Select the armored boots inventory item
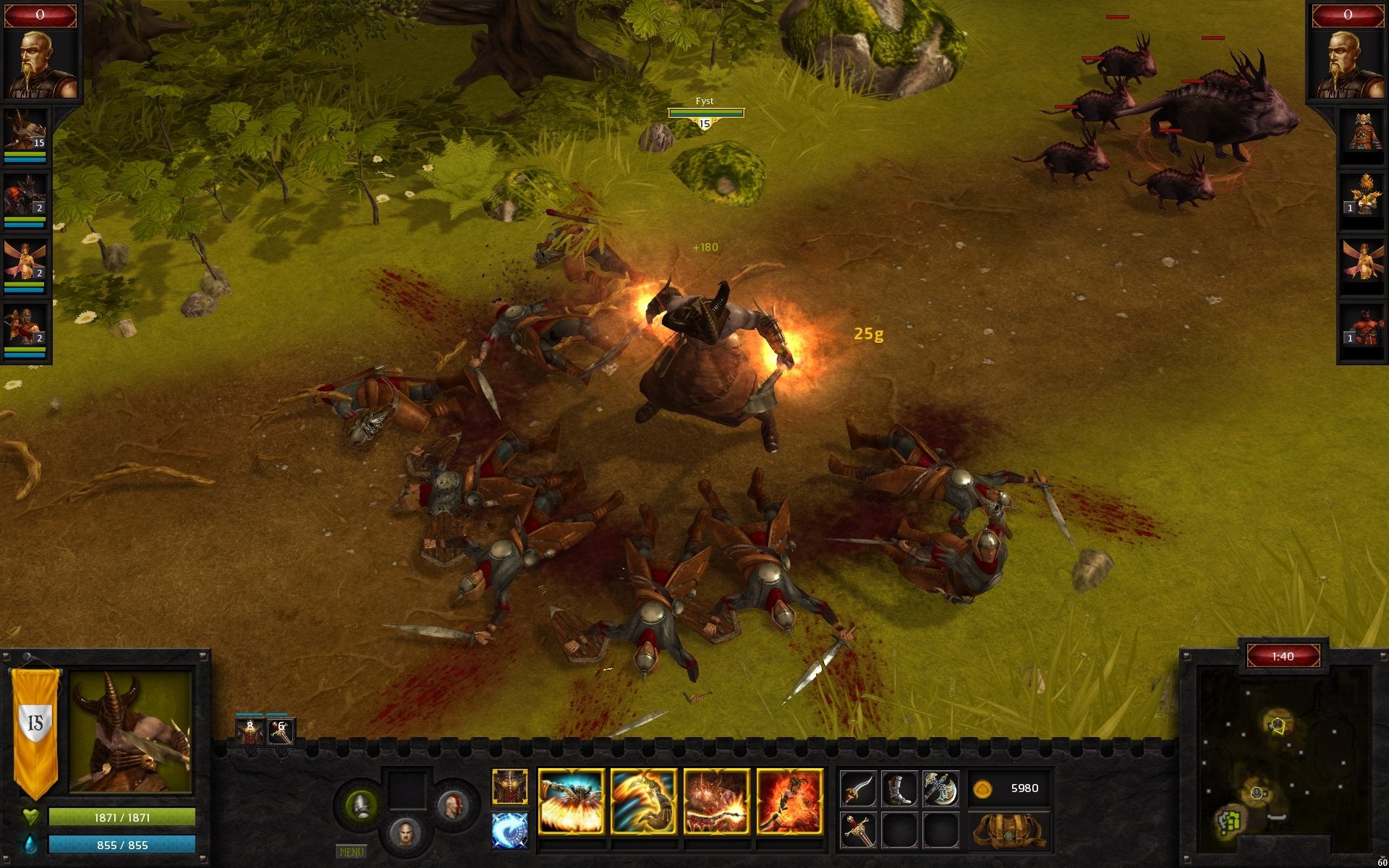Viewport: 1389px width, 868px height. 899,788
